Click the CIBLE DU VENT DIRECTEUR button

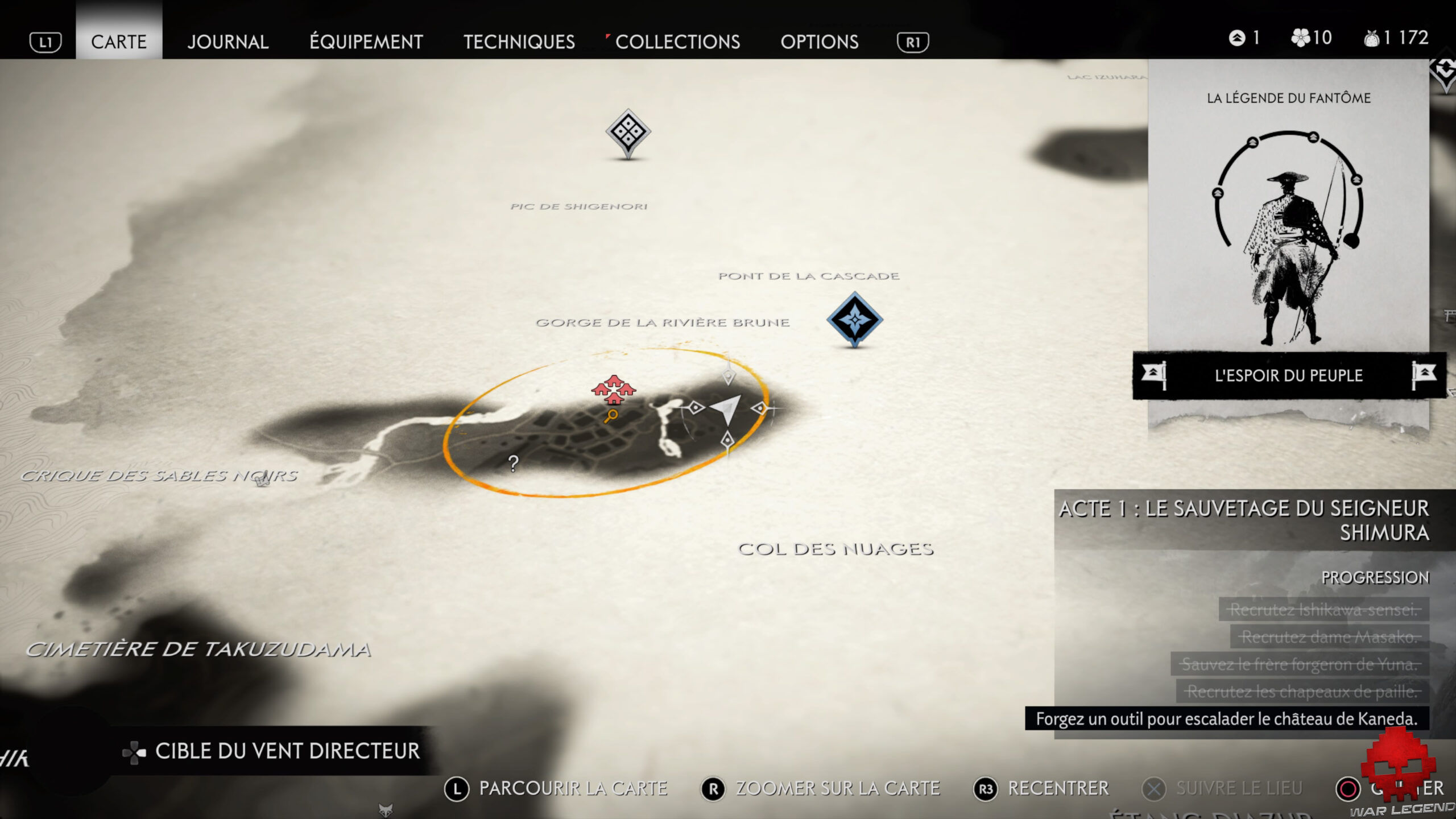(x=281, y=751)
